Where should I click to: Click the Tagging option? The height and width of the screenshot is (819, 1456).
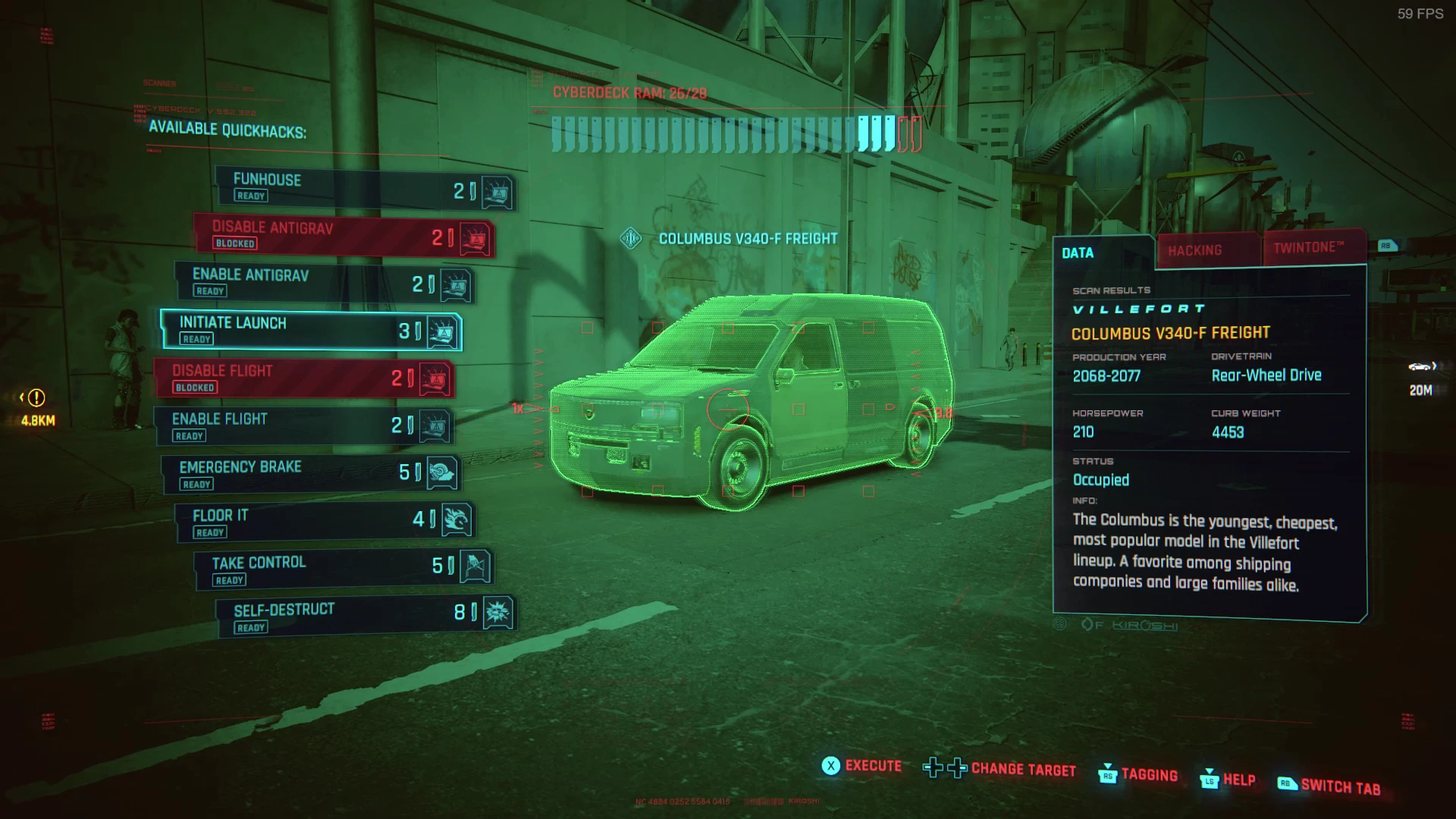click(1149, 775)
